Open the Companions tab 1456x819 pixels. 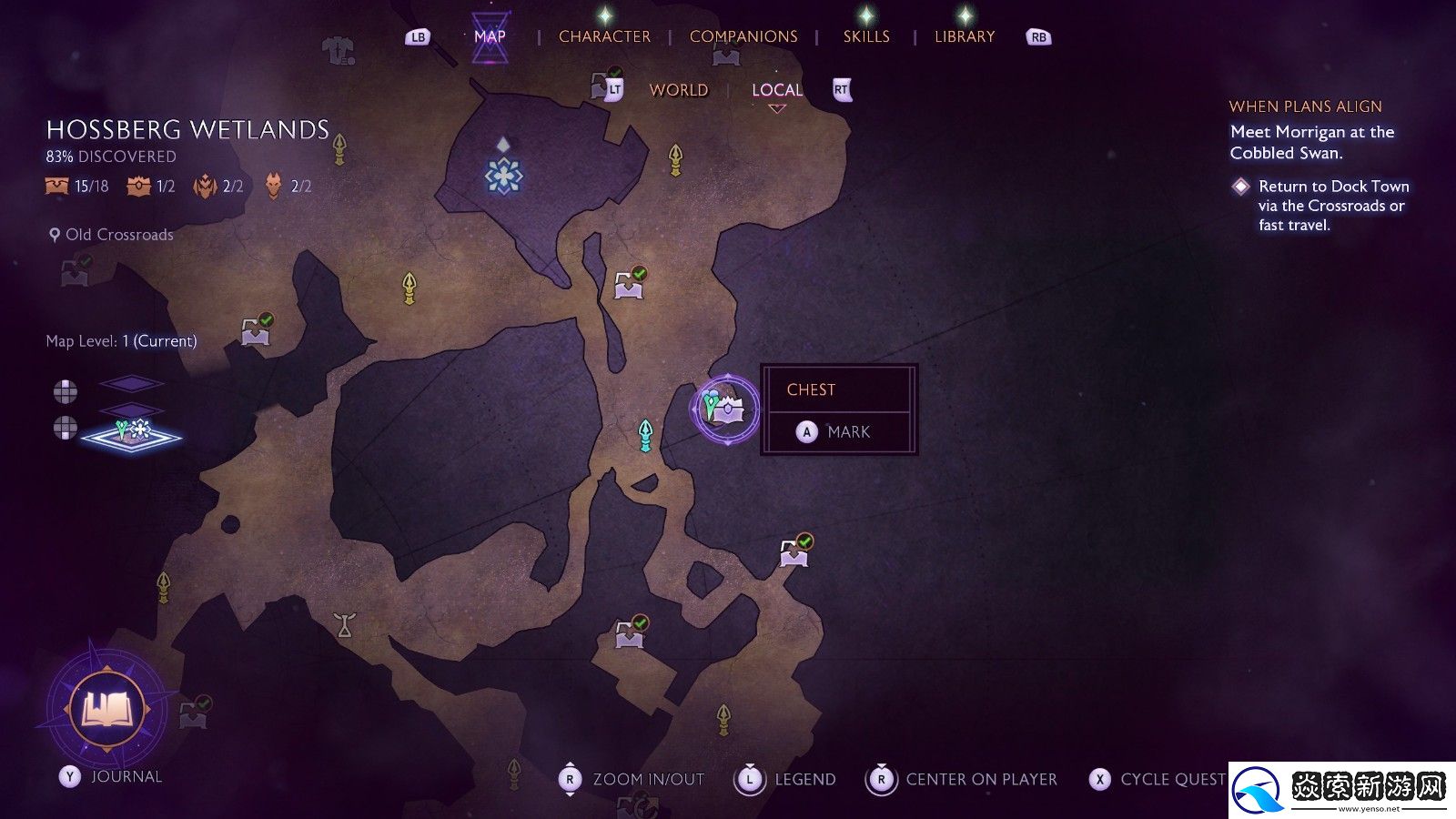tap(743, 36)
